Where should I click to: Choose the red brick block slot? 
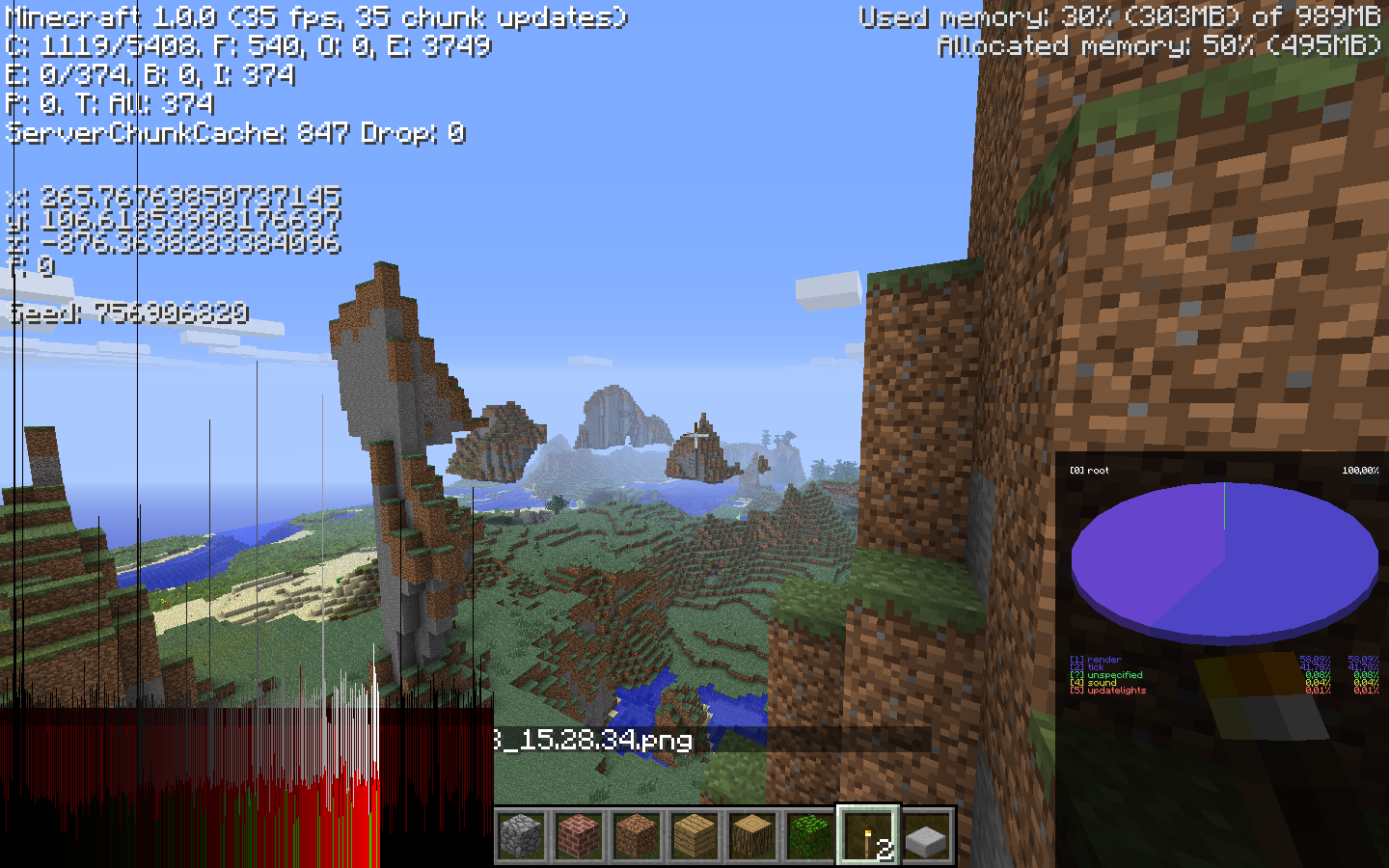(x=580, y=835)
